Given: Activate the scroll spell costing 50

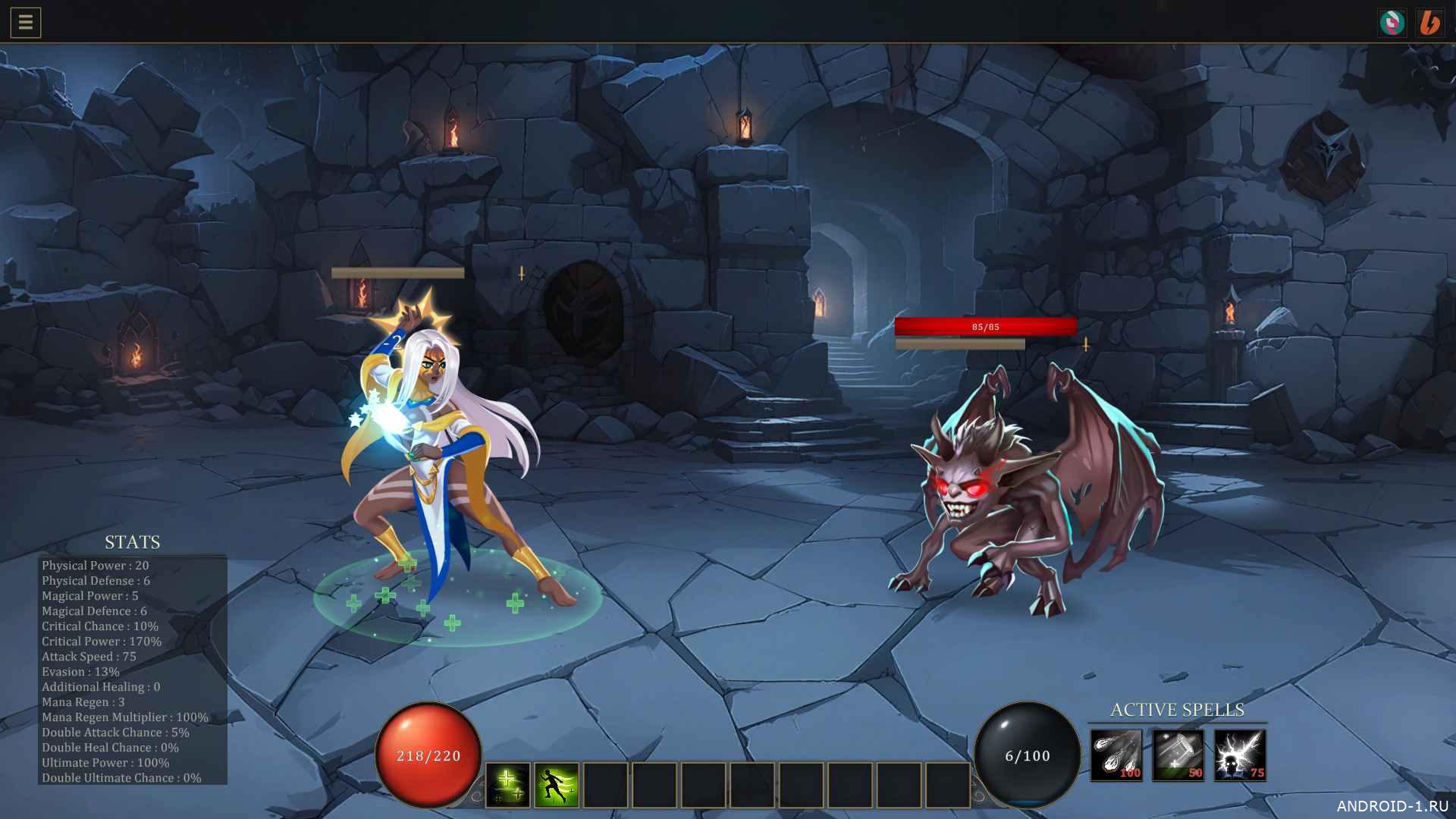Looking at the screenshot, I should (x=1178, y=755).
